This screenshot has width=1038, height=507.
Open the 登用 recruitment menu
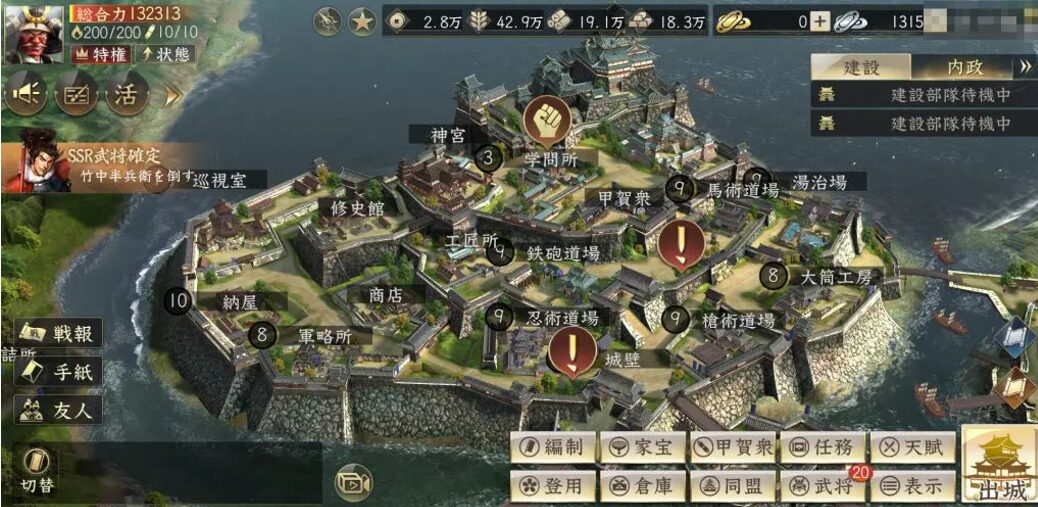[553, 486]
